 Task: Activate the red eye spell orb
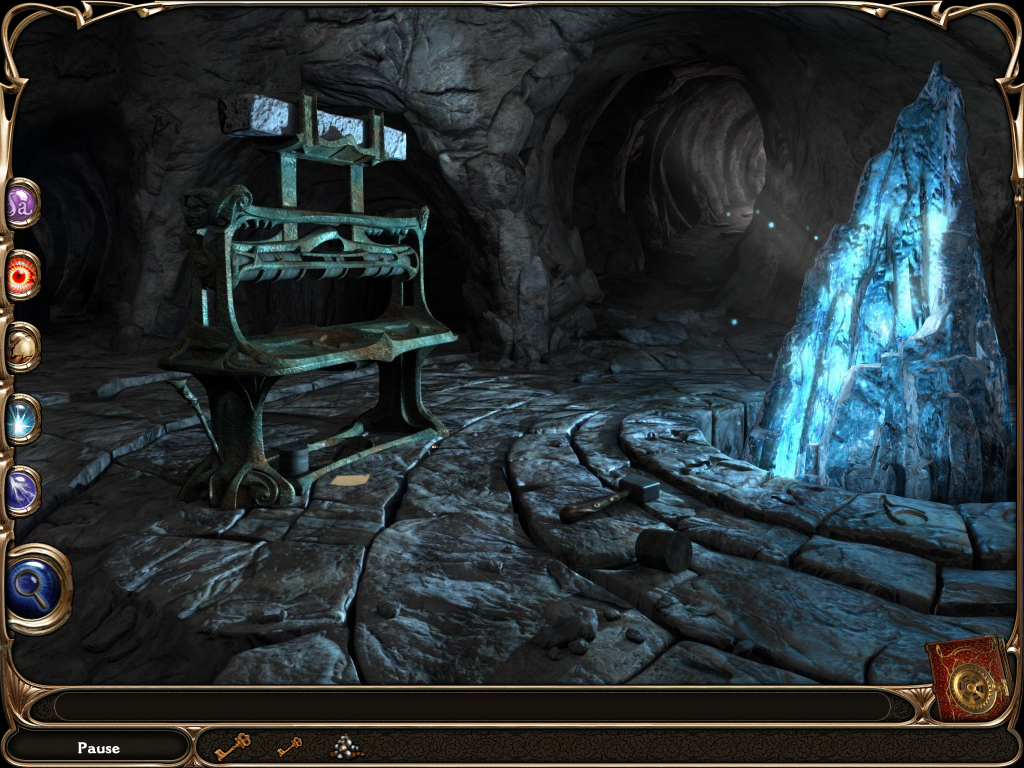coord(21,275)
